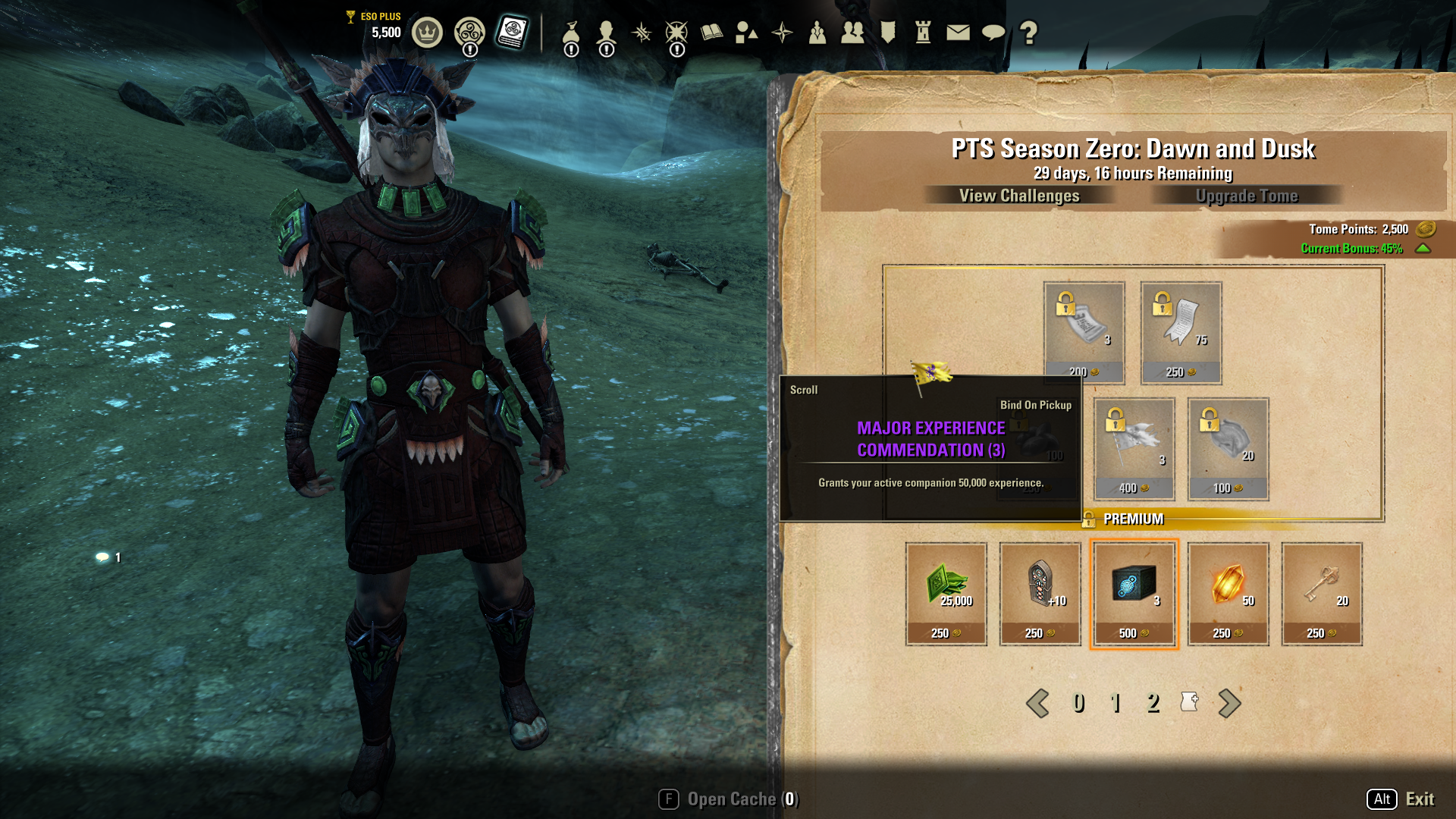
Task: Open the Inventory bag icon
Action: point(571,31)
